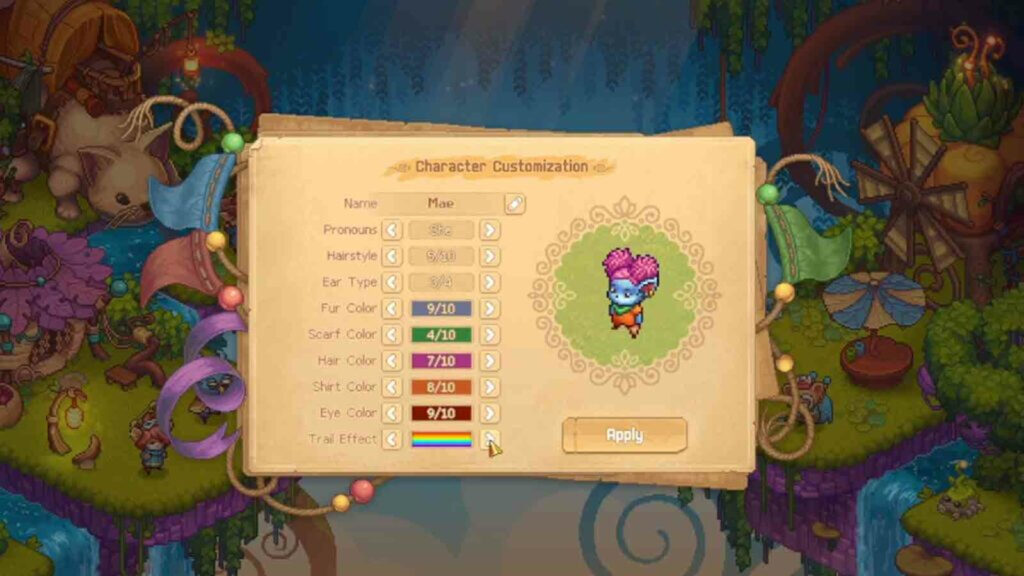Switch to the next Pronouns option
The image size is (1024, 576).
[x=489, y=230]
